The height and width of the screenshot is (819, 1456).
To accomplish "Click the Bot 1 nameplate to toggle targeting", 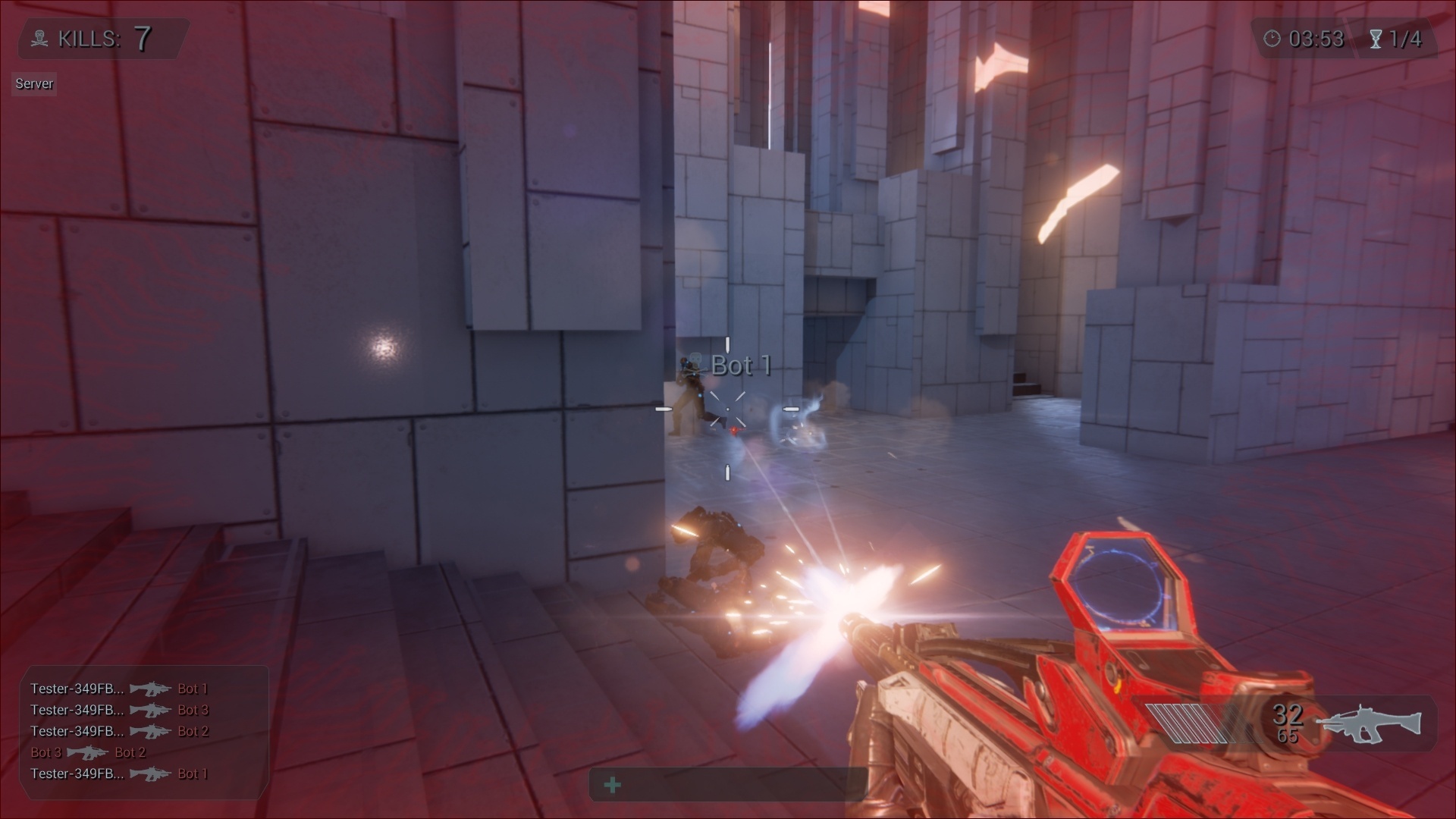I will tap(740, 366).
